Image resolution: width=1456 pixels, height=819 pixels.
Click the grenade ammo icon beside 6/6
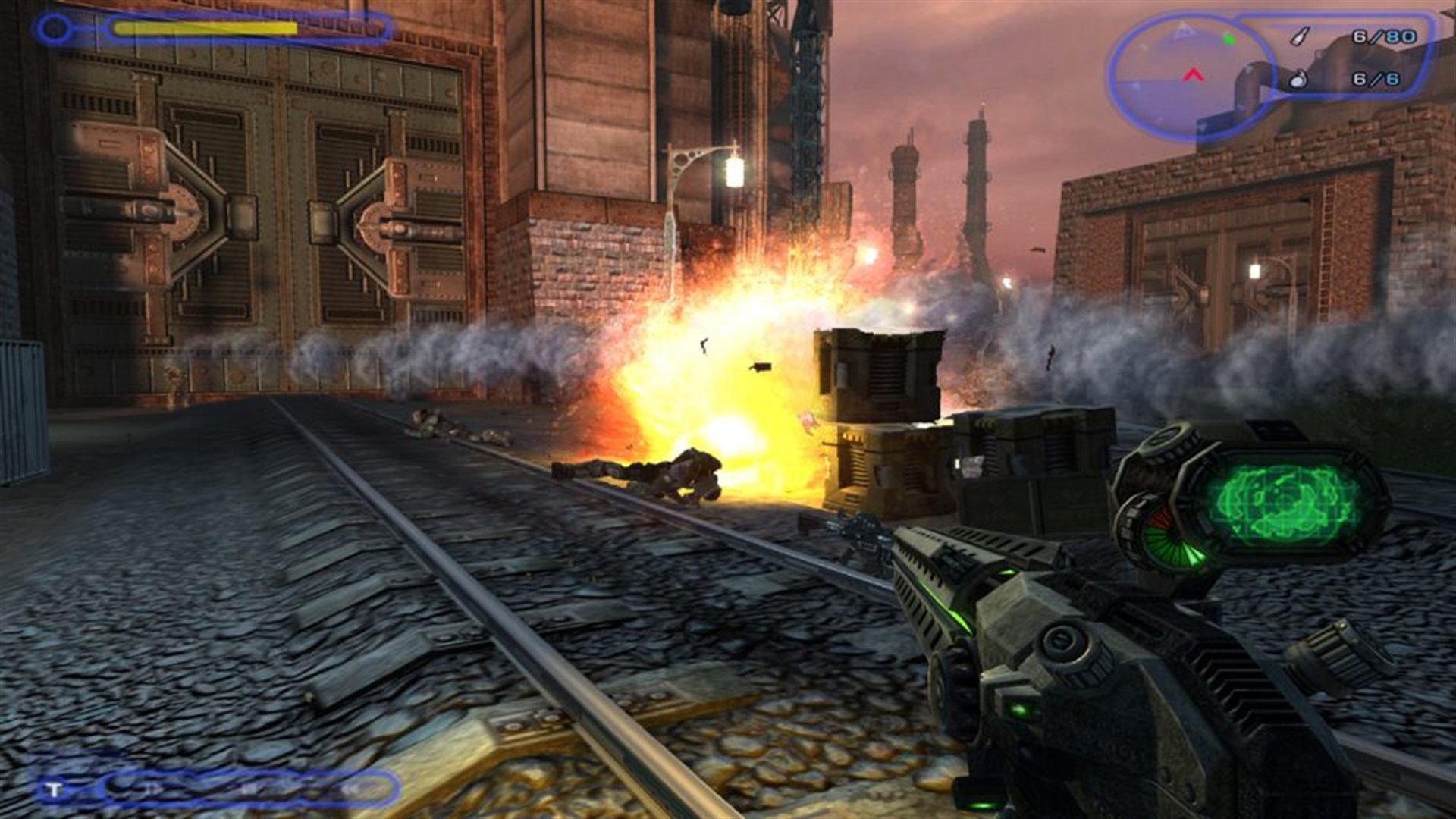click(1298, 80)
